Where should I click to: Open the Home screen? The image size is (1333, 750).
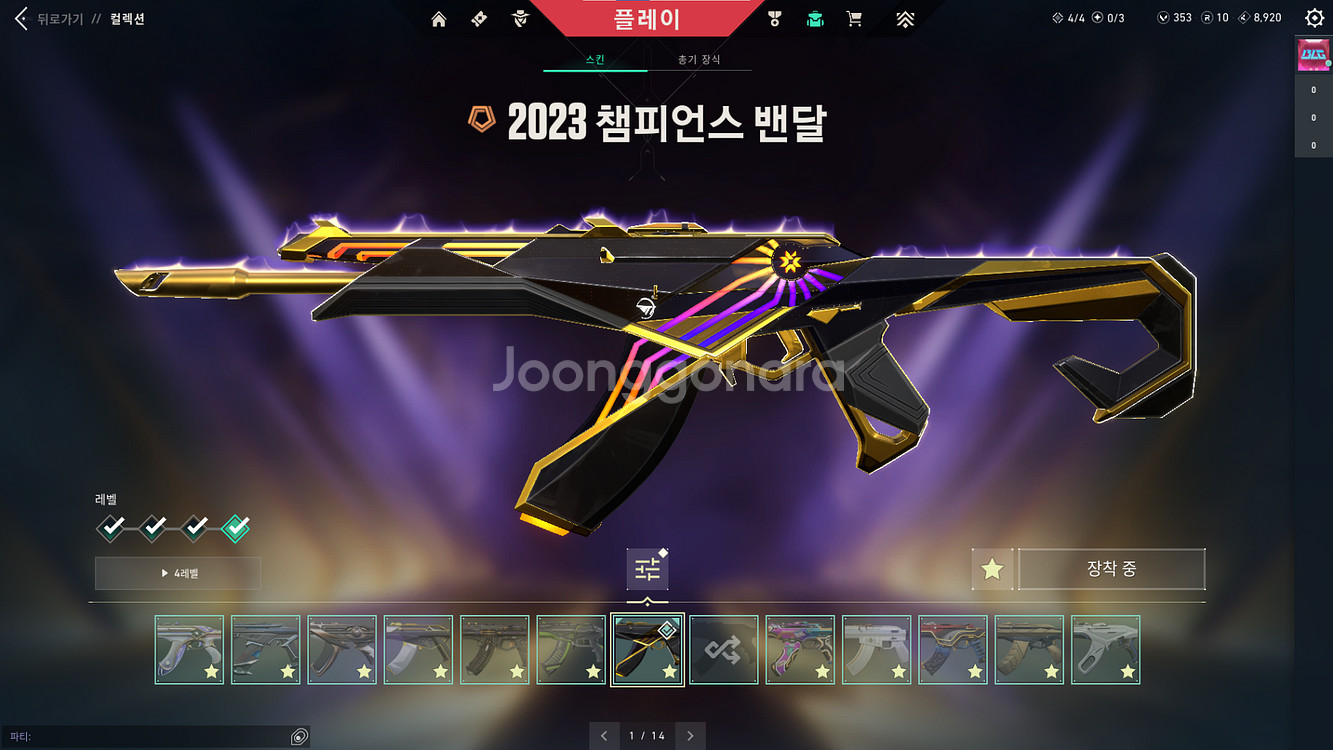tap(438, 18)
